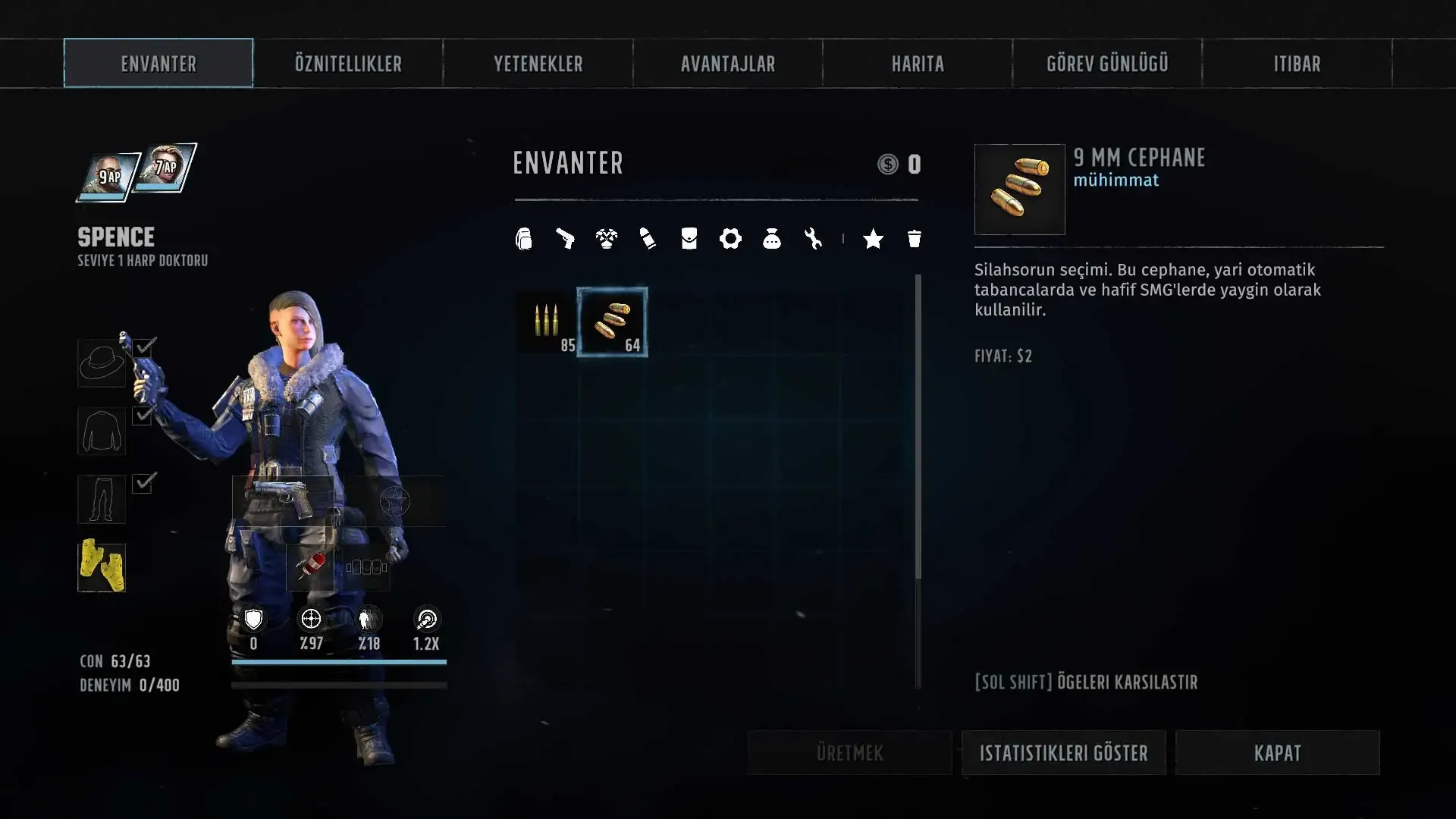Choose the 9 AP squad member portrait
1456x819 pixels.
(x=109, y=178)
